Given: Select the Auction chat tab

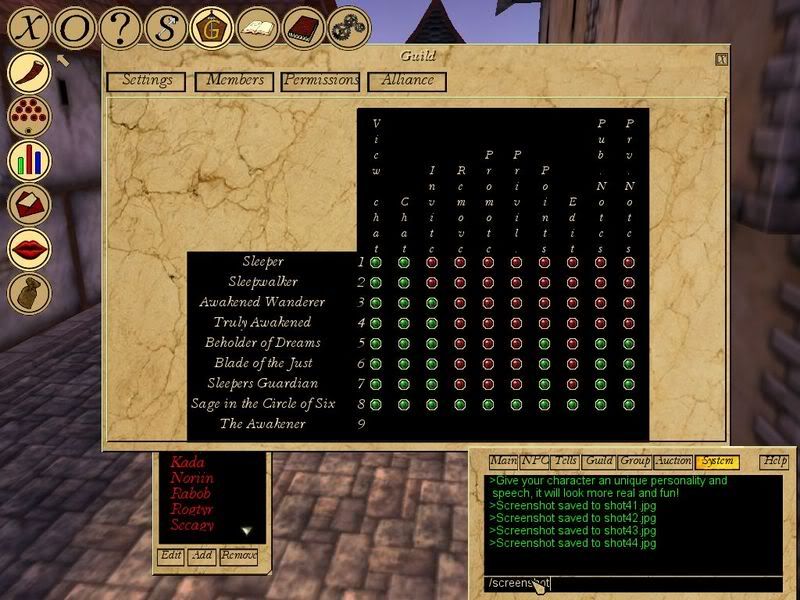Looking at the screenshot, I should (672, 462).
